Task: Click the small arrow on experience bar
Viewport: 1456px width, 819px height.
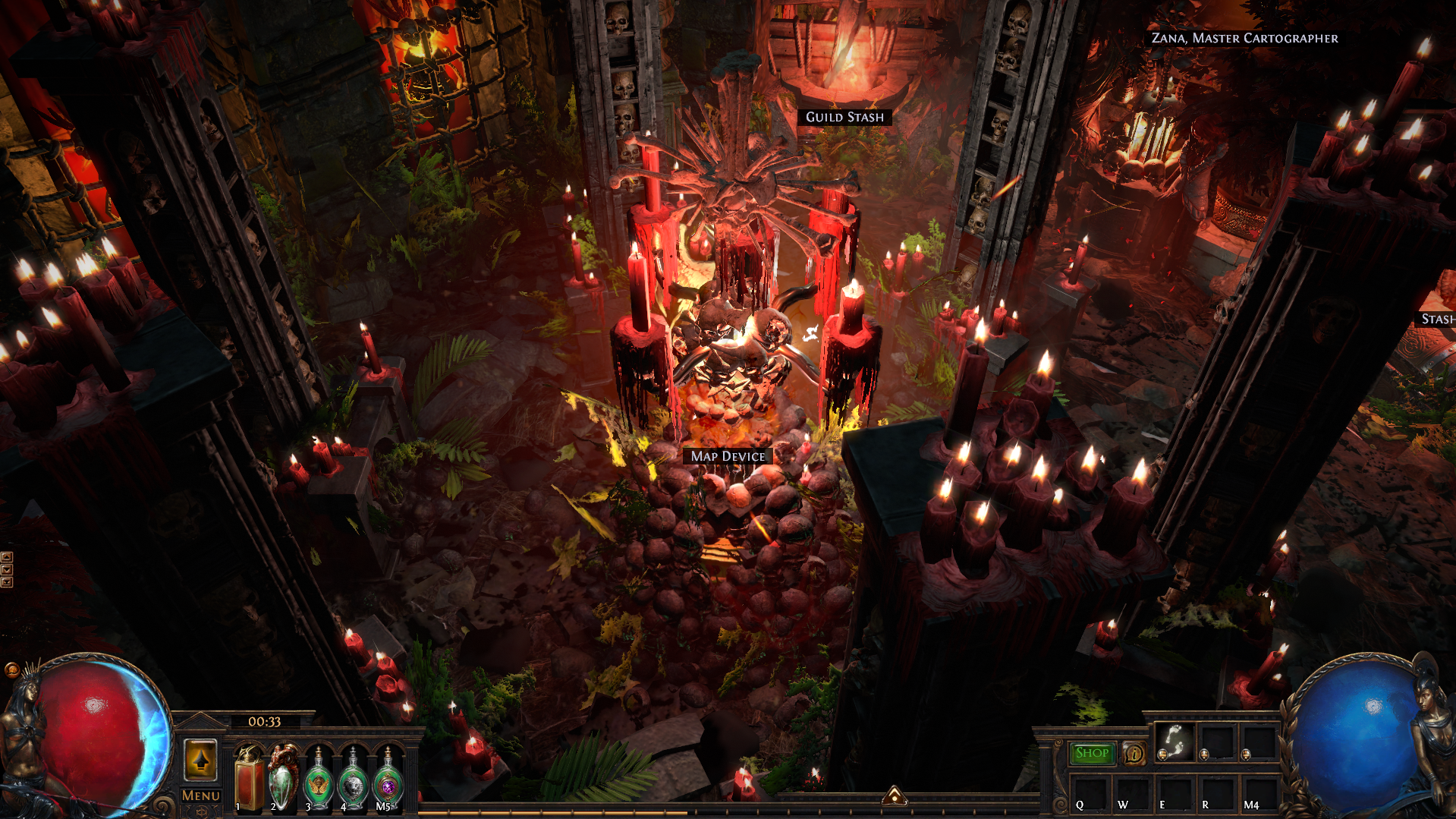Action: [x=895, y=795]
